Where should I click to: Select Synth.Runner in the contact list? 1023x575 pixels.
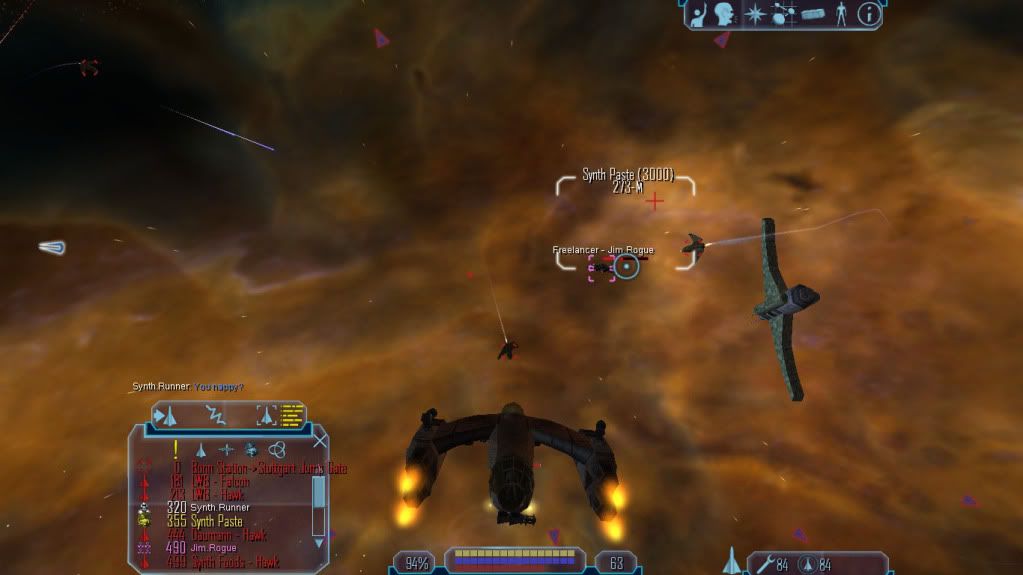tap(220, 507)
